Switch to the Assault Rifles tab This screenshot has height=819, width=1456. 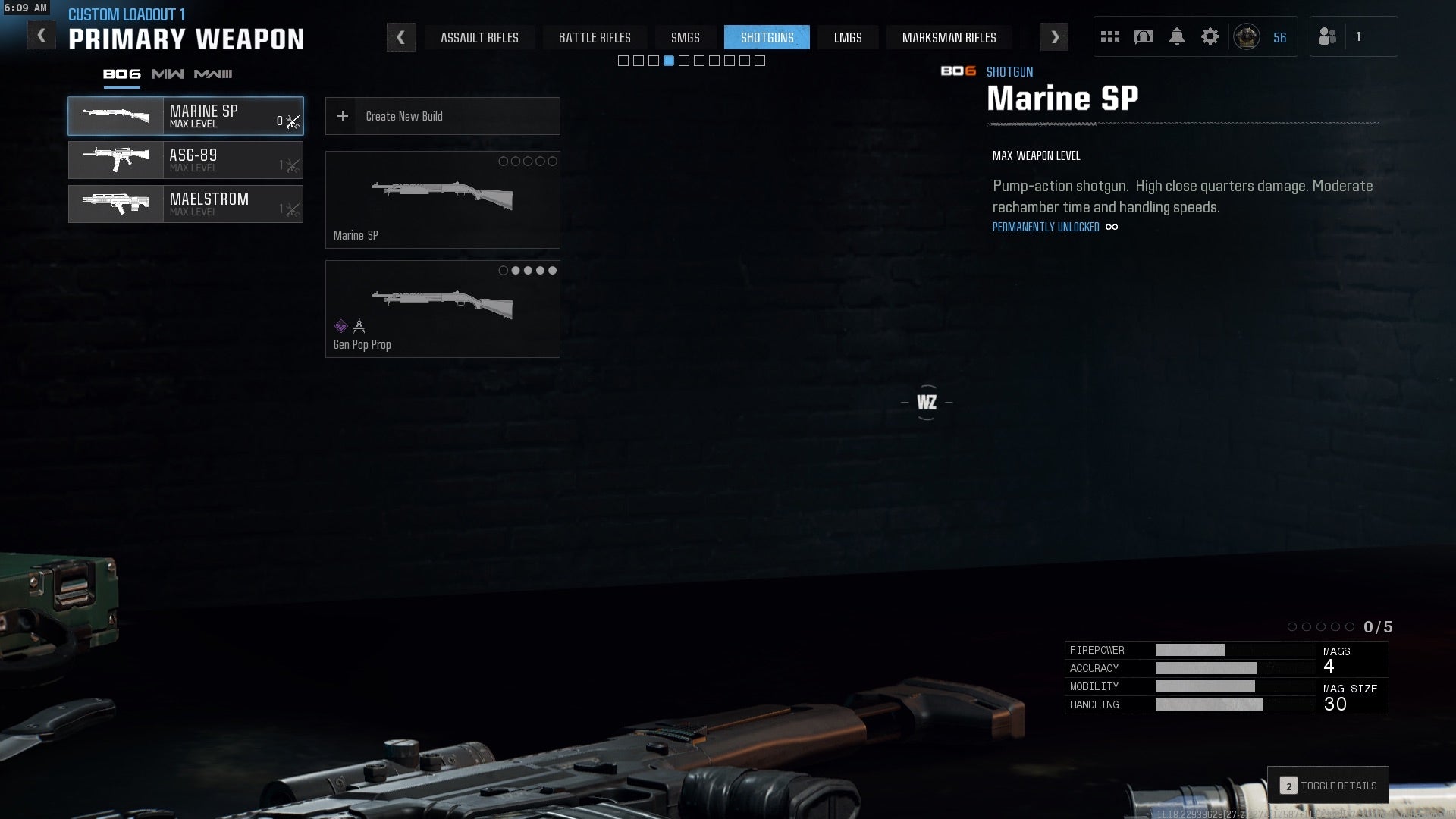(x=479, y=37)
